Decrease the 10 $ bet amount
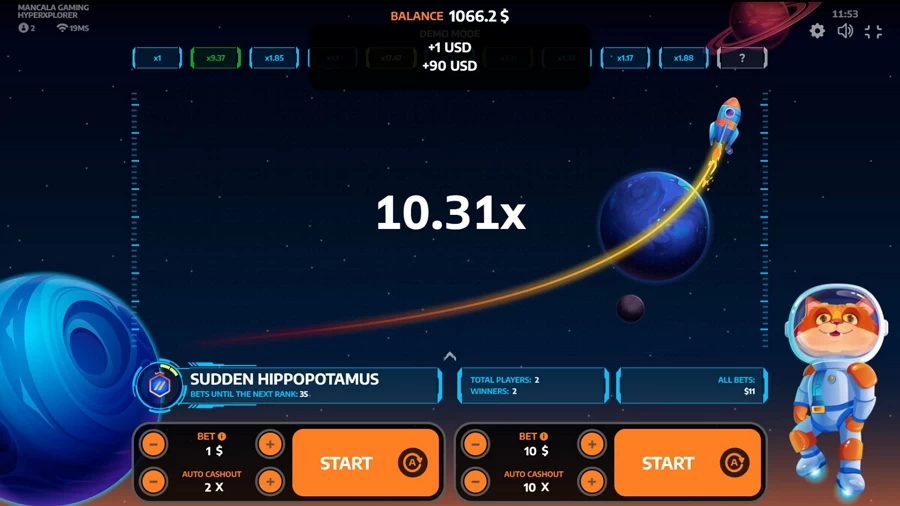This screenshot has height=506, width=900. [x=476, y=444]
